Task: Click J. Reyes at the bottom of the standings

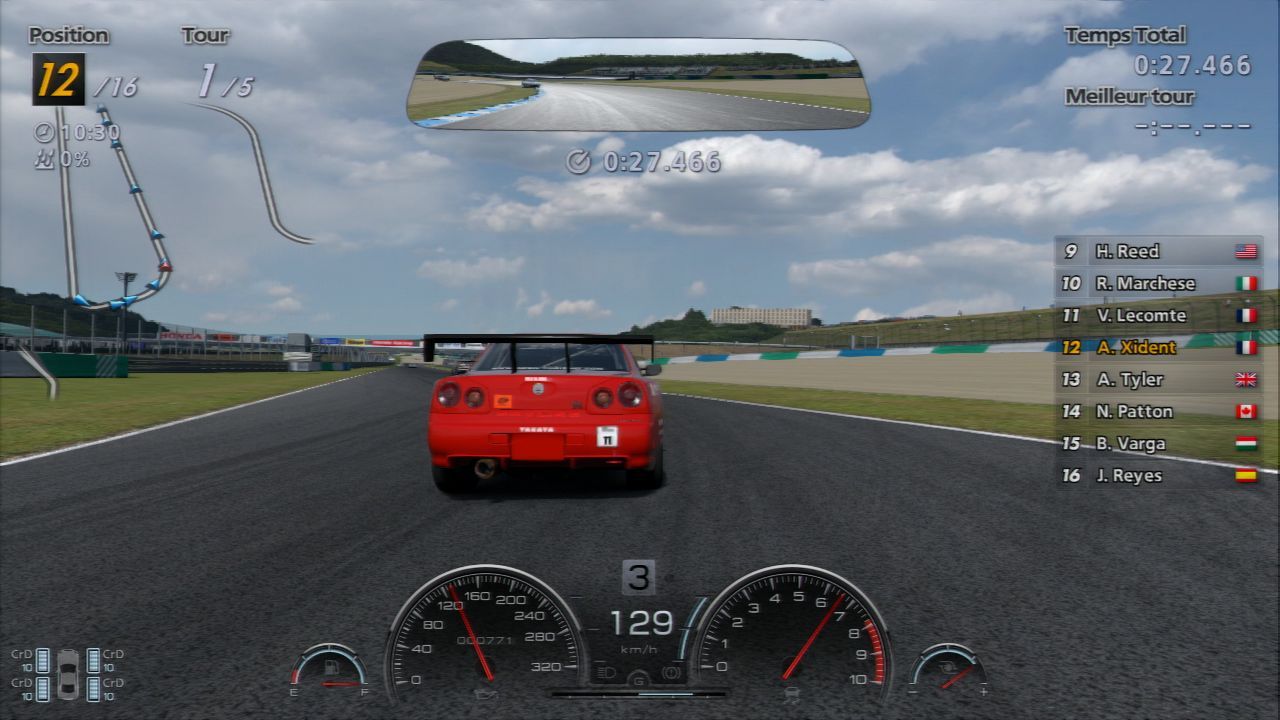Action: click(1158, 475)
